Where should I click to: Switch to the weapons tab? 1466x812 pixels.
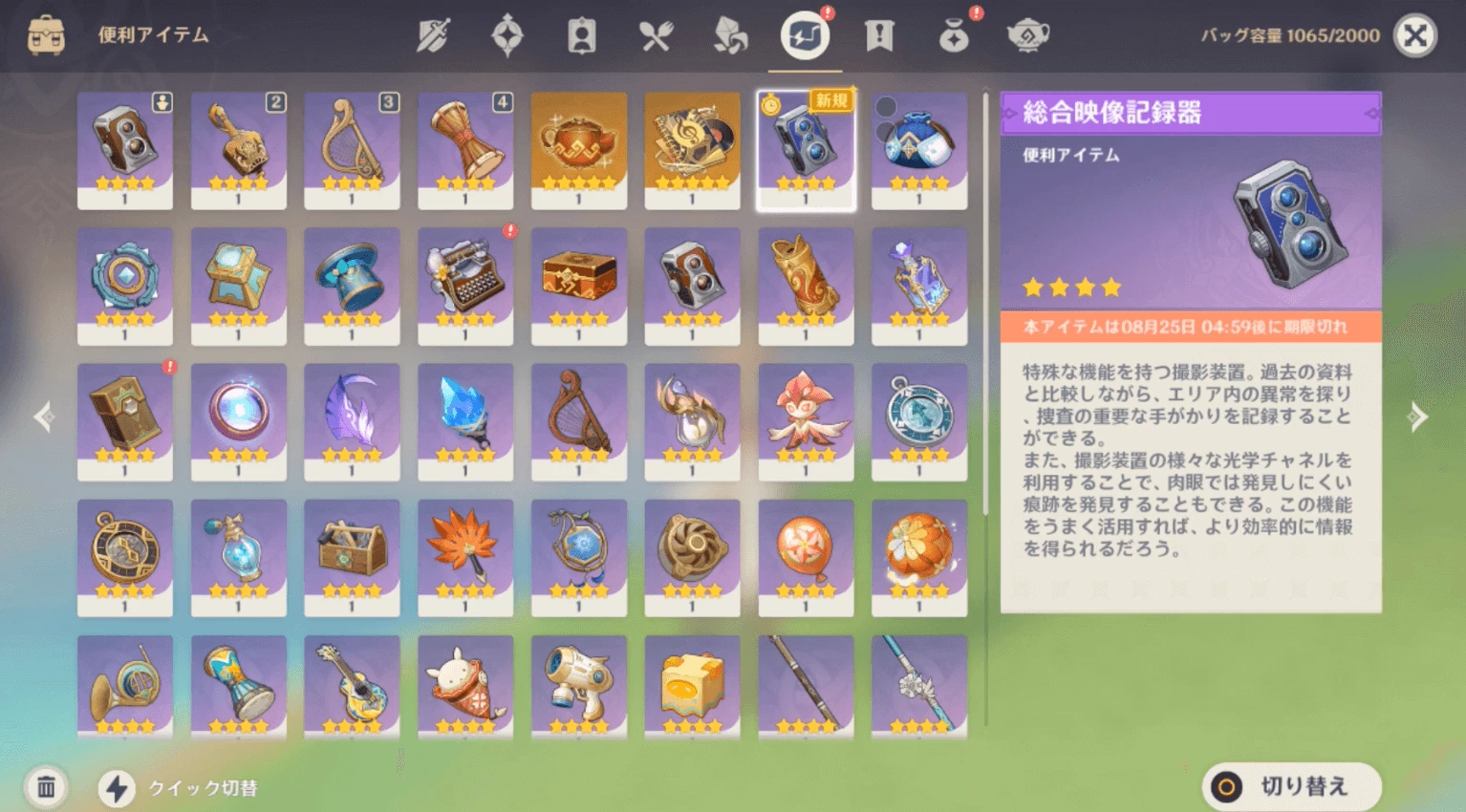(435, 35)
